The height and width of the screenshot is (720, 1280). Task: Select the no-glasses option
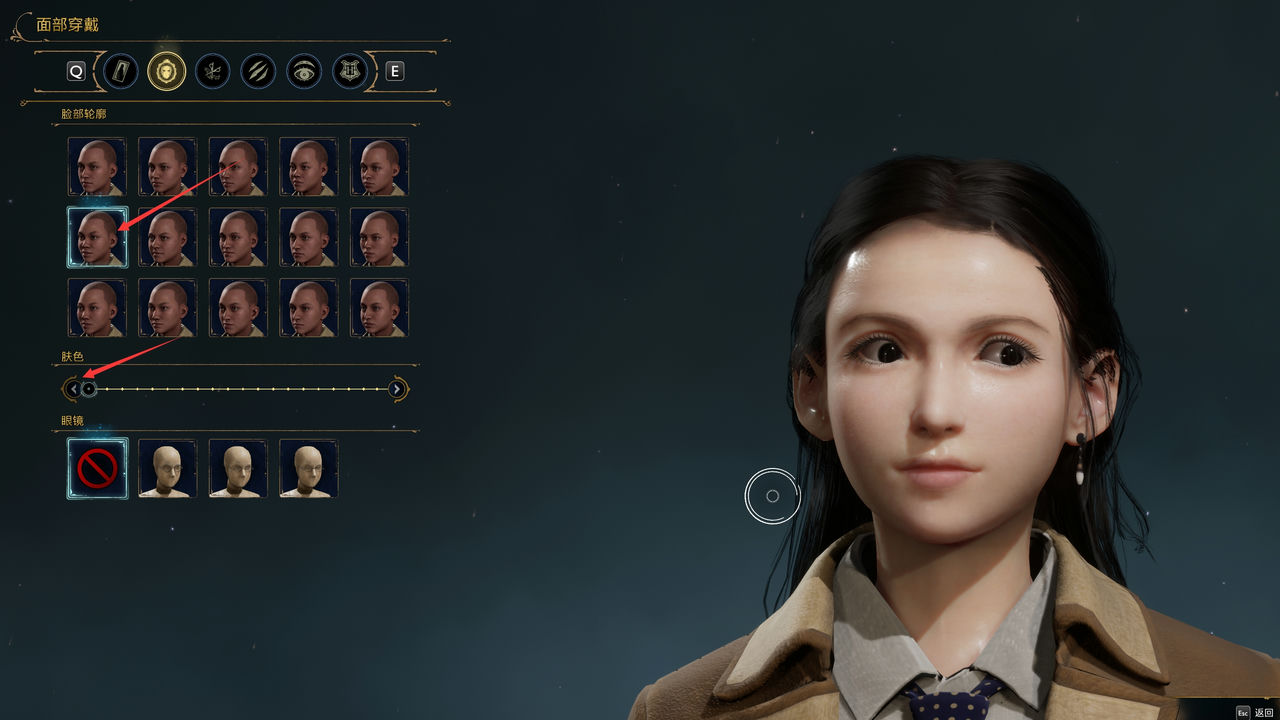tap(97, 468)
